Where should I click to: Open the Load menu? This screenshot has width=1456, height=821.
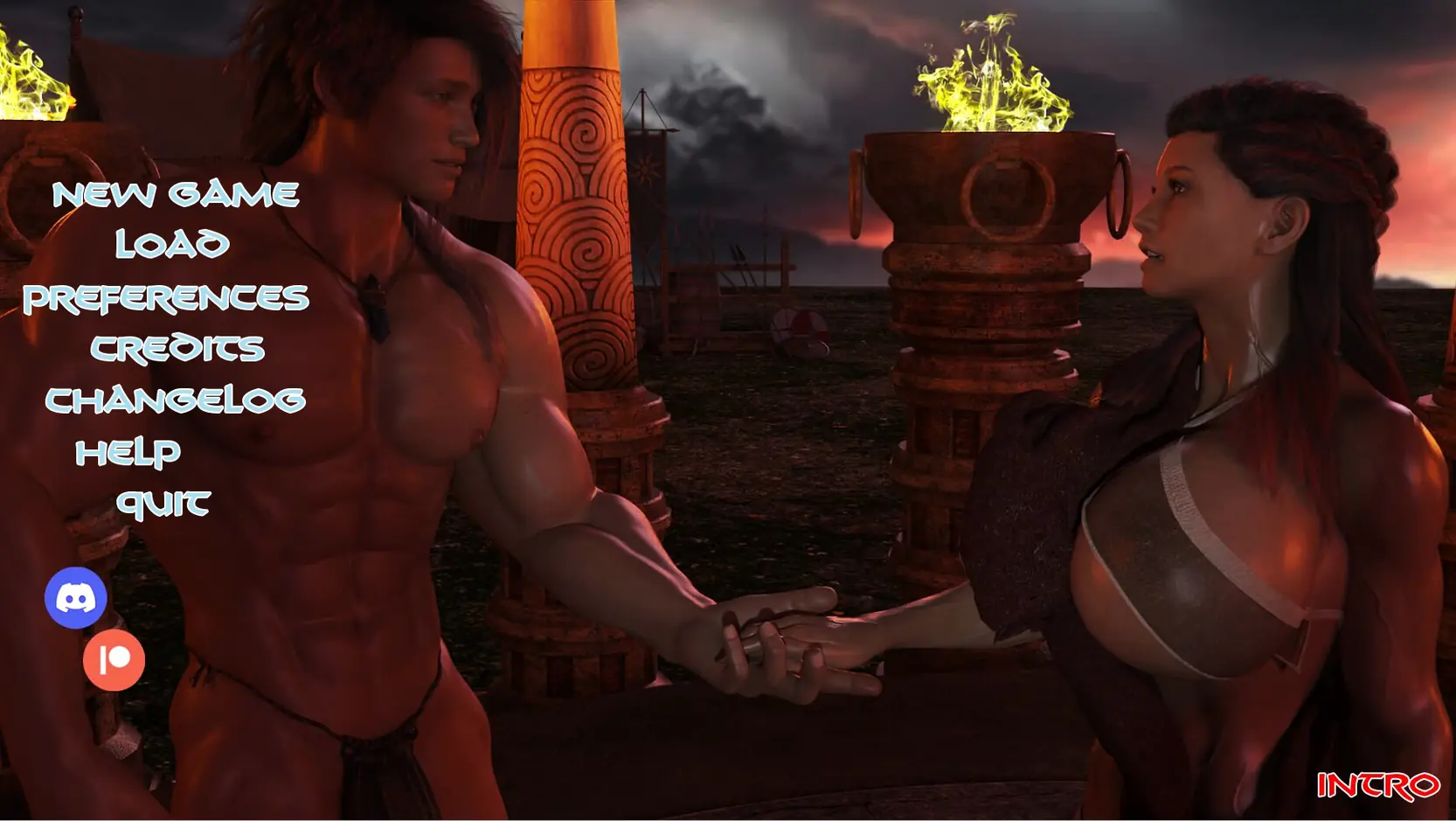pyautogui.click(x=172, y=245)
